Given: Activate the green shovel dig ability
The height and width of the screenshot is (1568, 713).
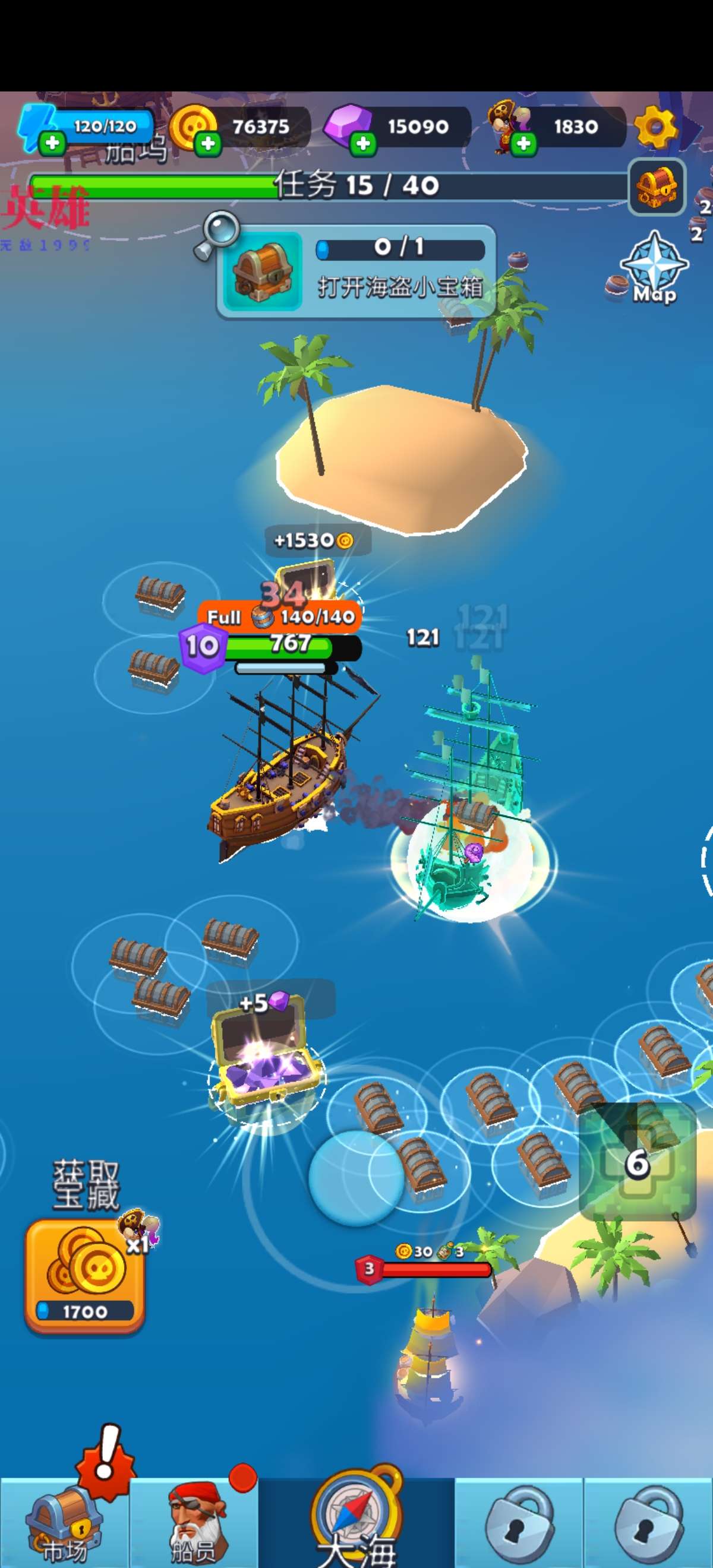Looking at the screenshot, I should tap(638, 1162).
